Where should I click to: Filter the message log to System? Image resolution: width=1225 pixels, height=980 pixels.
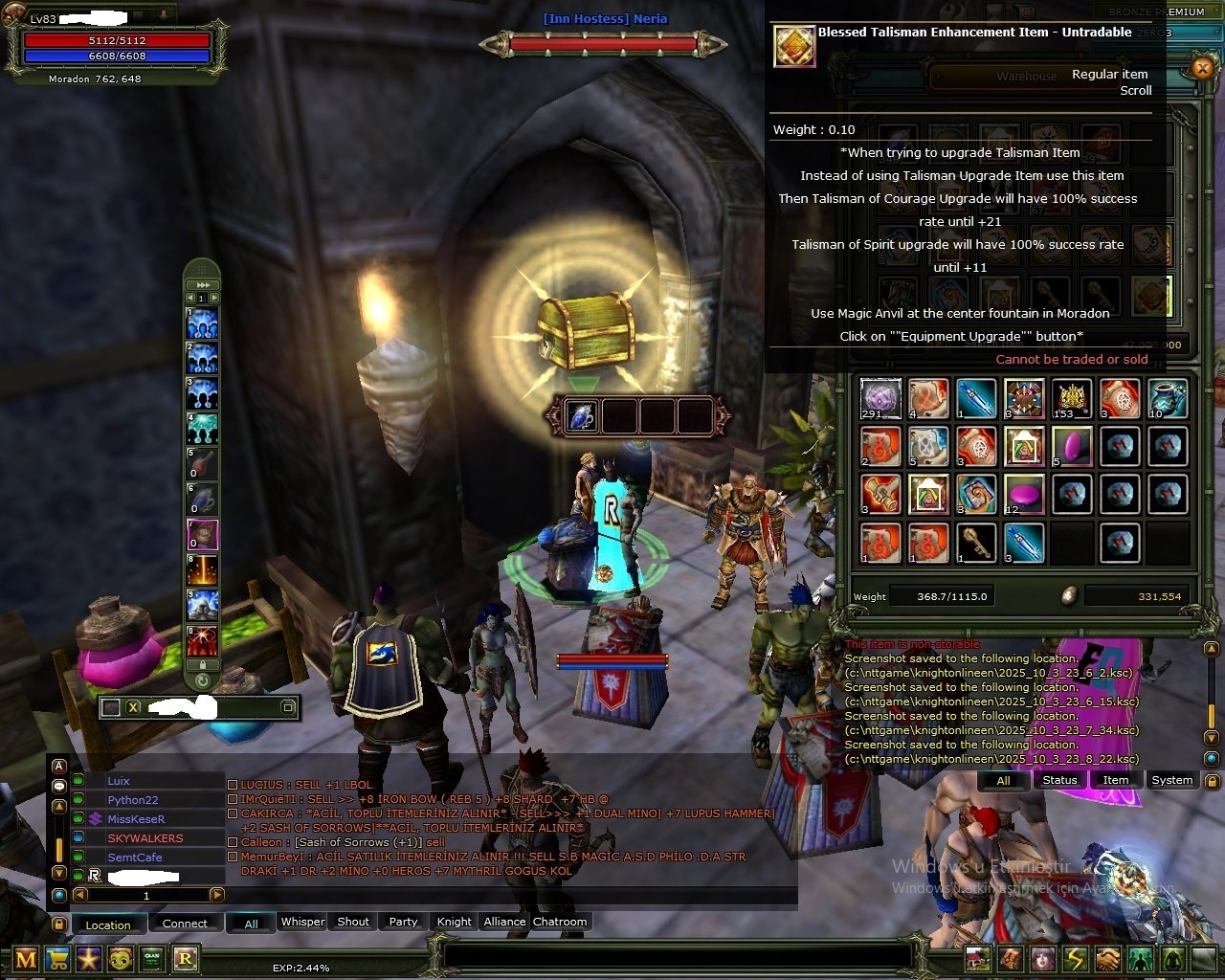tap(1171, 780)
